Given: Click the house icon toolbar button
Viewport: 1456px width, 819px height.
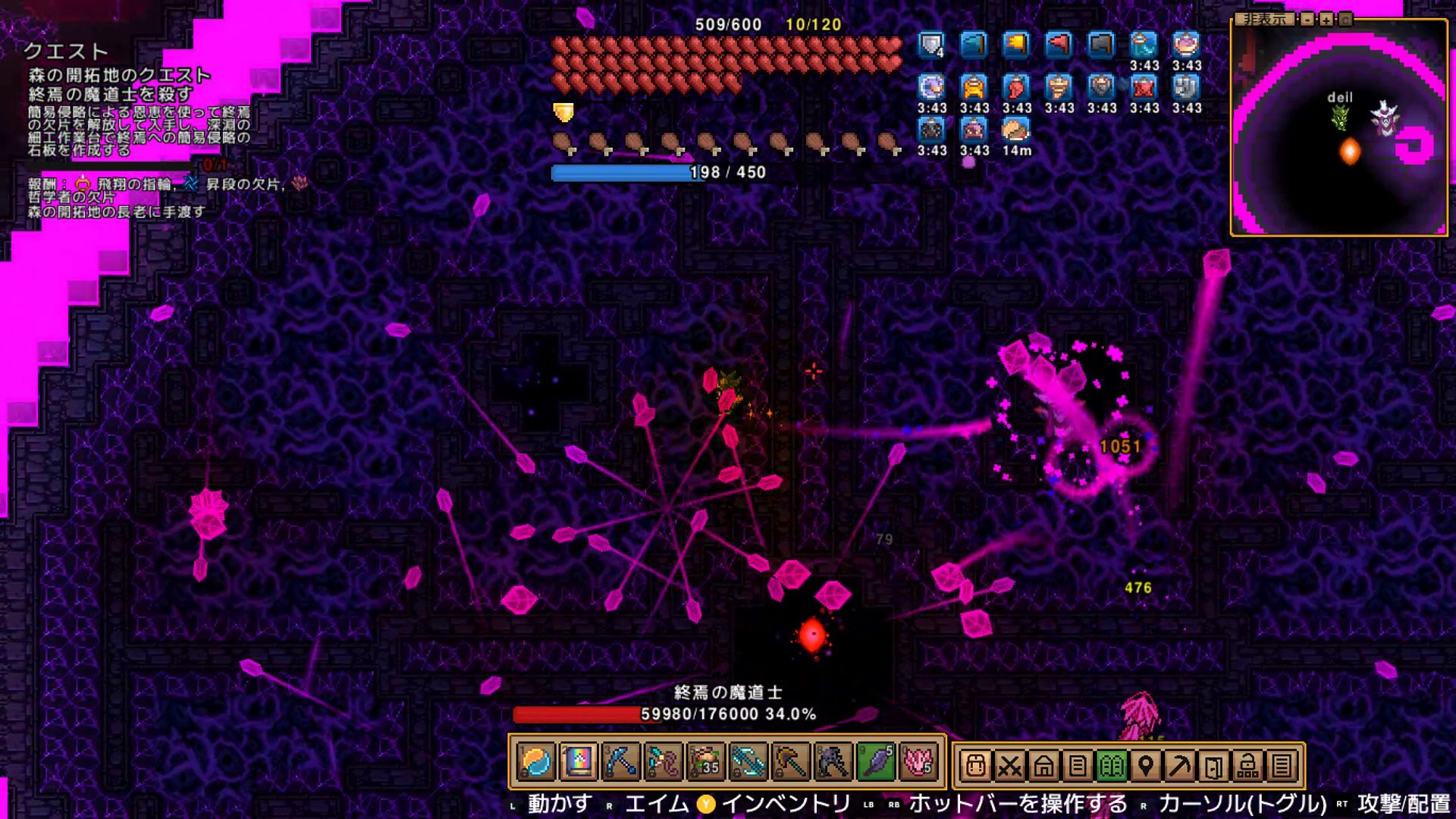Looking at the screenshot, I should 1043,766.
